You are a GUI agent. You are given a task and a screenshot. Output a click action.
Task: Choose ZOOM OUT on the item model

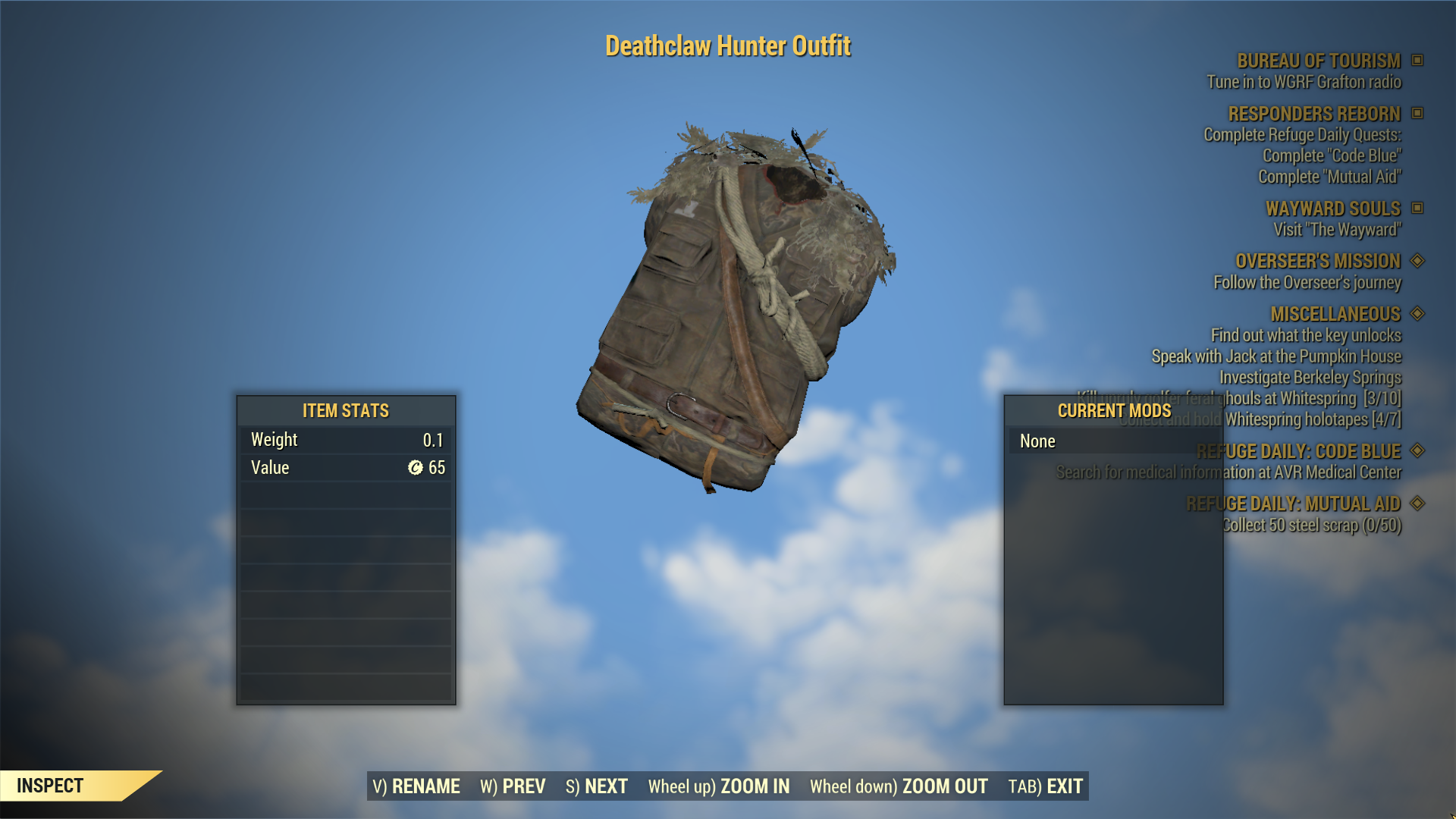tap(899, 786)
